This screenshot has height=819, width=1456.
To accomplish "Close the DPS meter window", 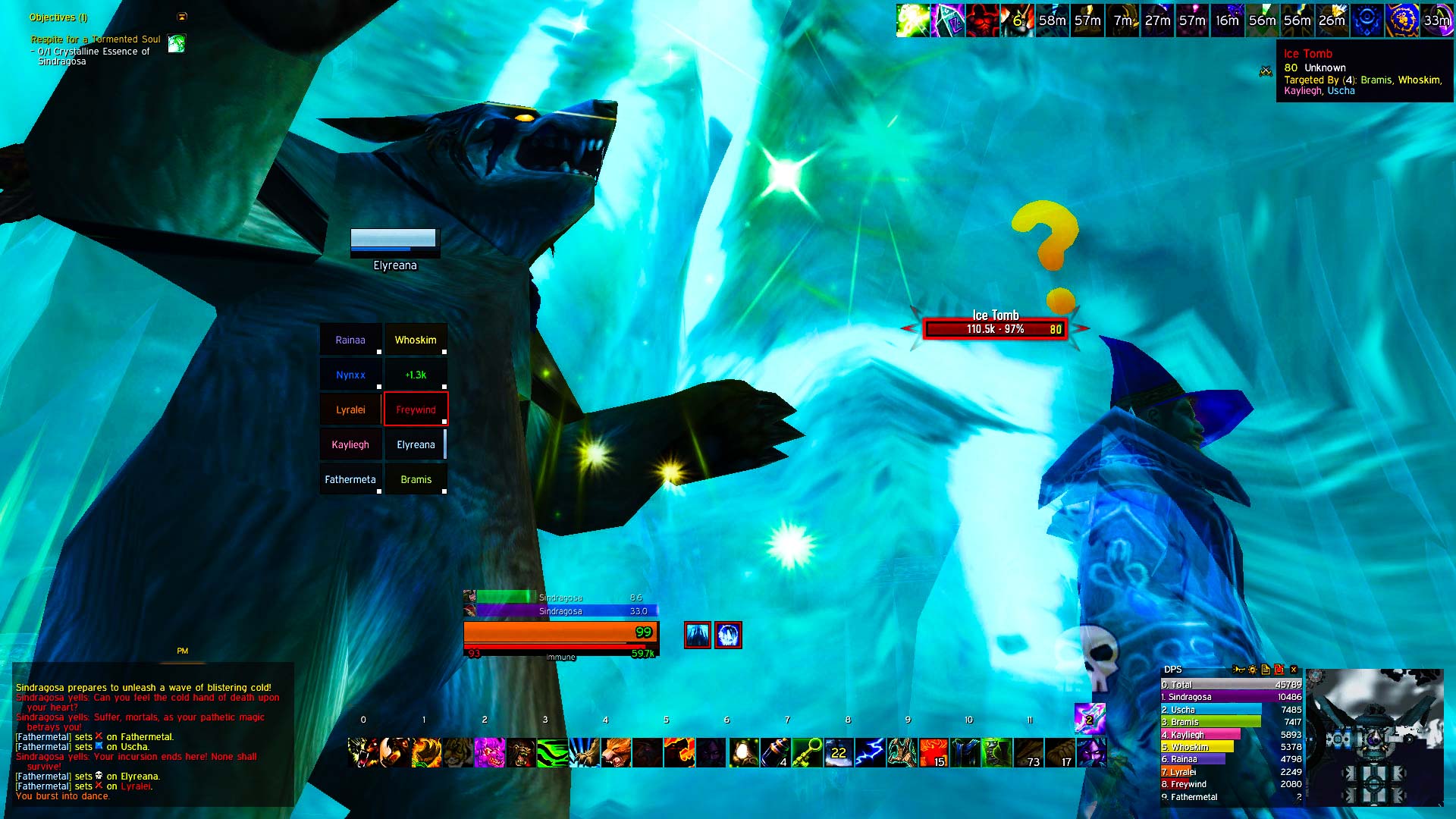I will (1294, 670).
